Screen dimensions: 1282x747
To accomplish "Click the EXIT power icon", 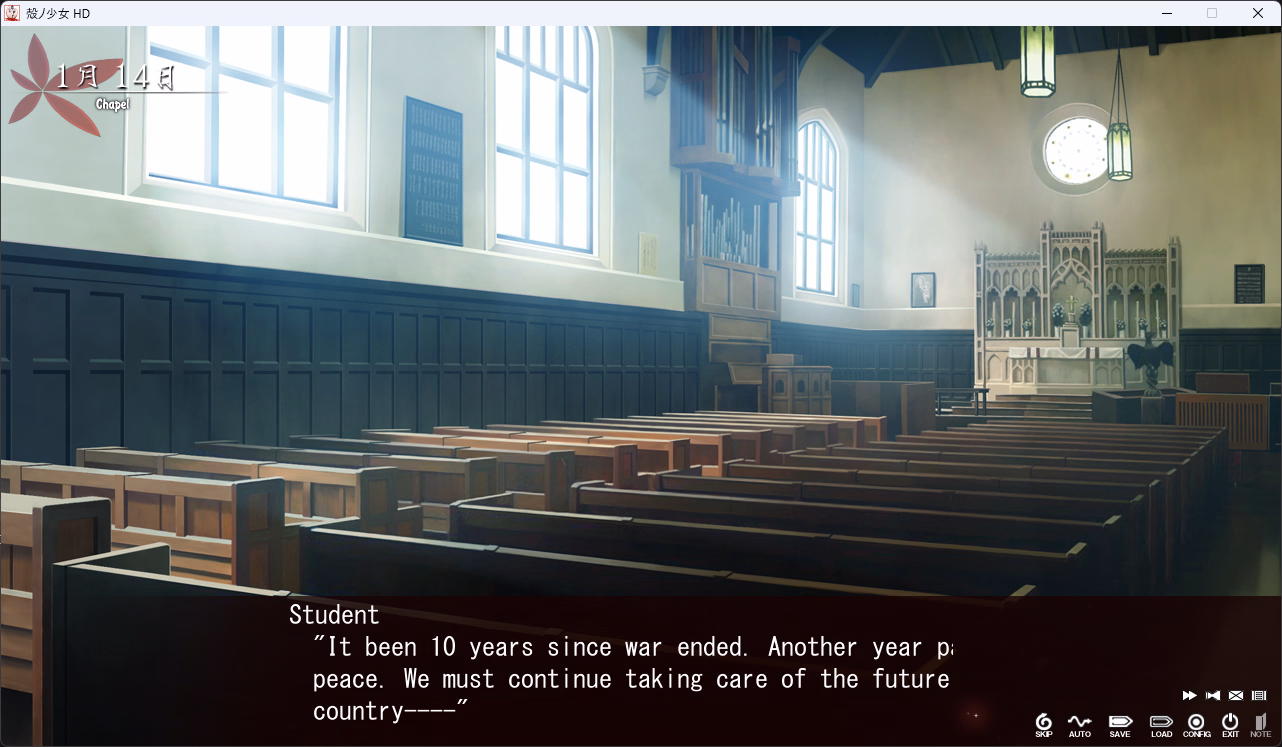I will (x=1230, y=724).
